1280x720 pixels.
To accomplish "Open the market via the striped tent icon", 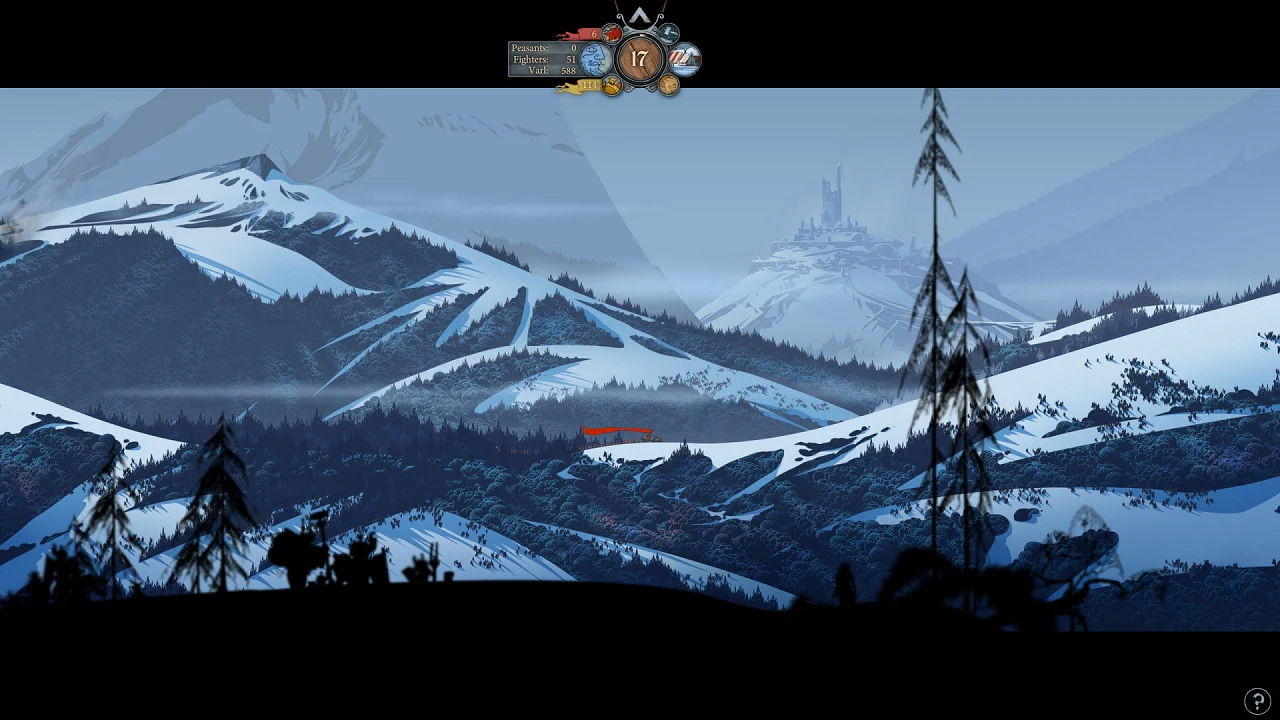I will tap(684, 57).
